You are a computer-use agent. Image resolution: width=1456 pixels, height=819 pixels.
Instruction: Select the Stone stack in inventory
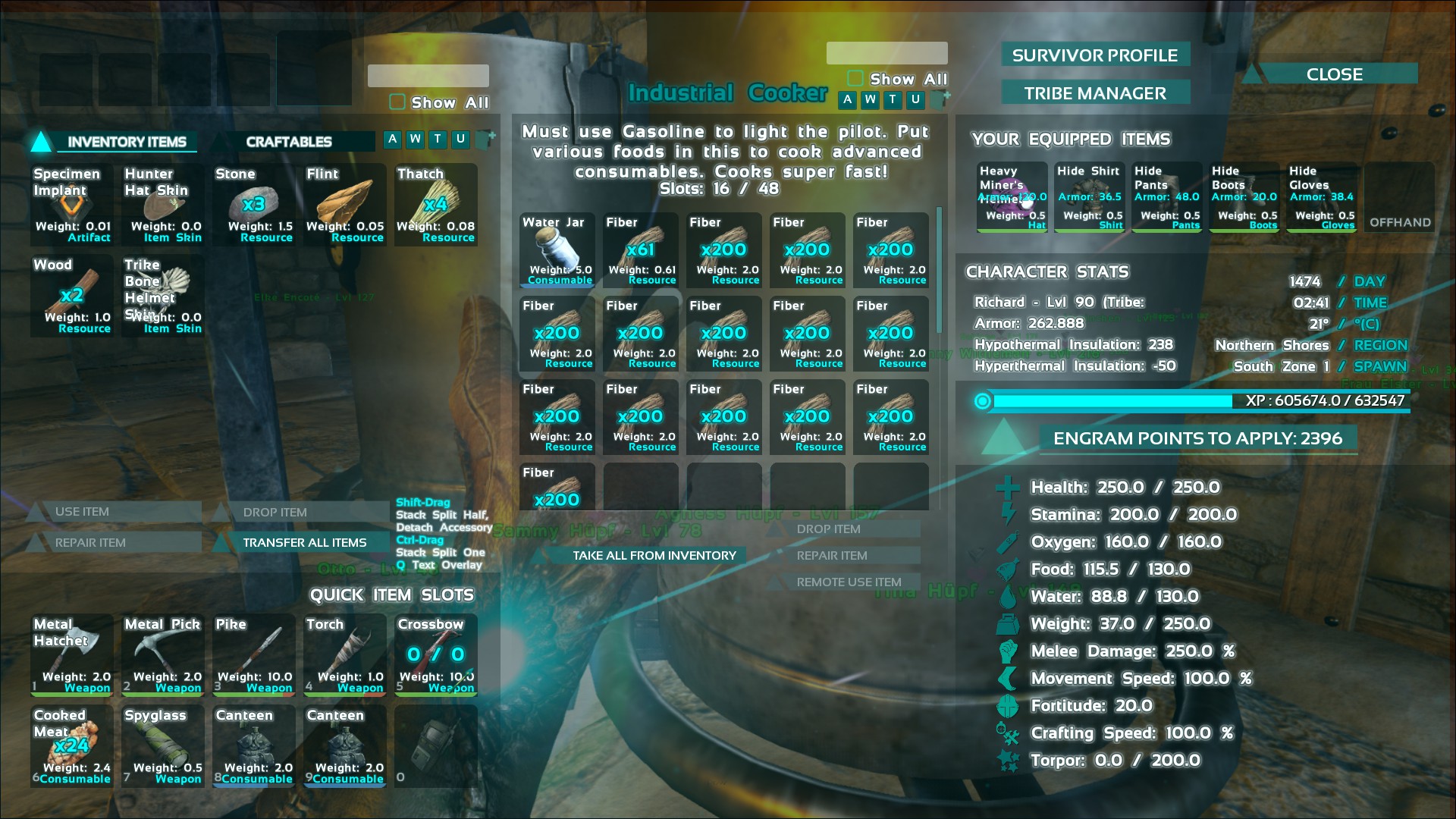[x=254, y=205]
